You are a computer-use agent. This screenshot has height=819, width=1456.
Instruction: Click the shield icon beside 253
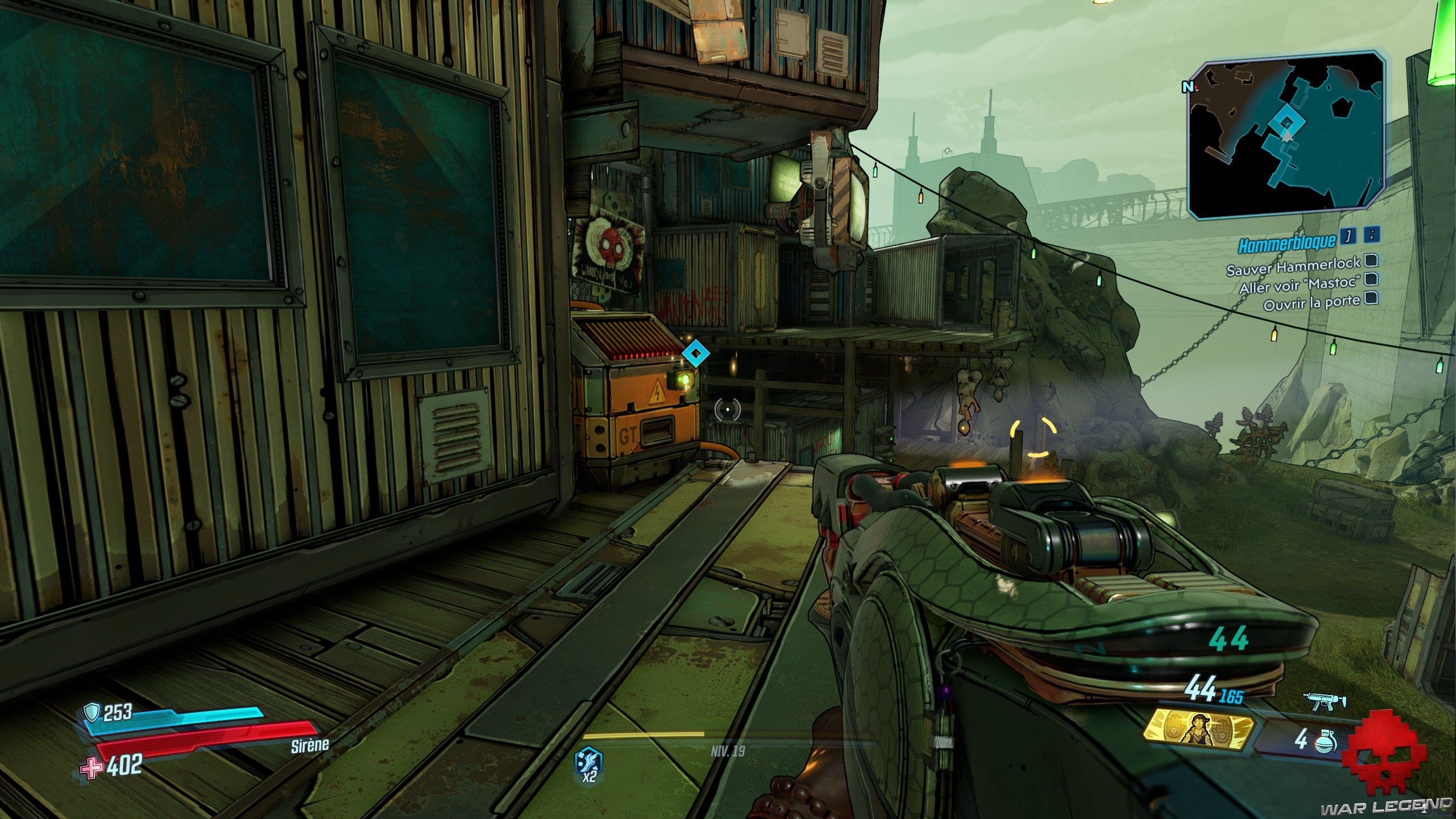tap(92, 712)
